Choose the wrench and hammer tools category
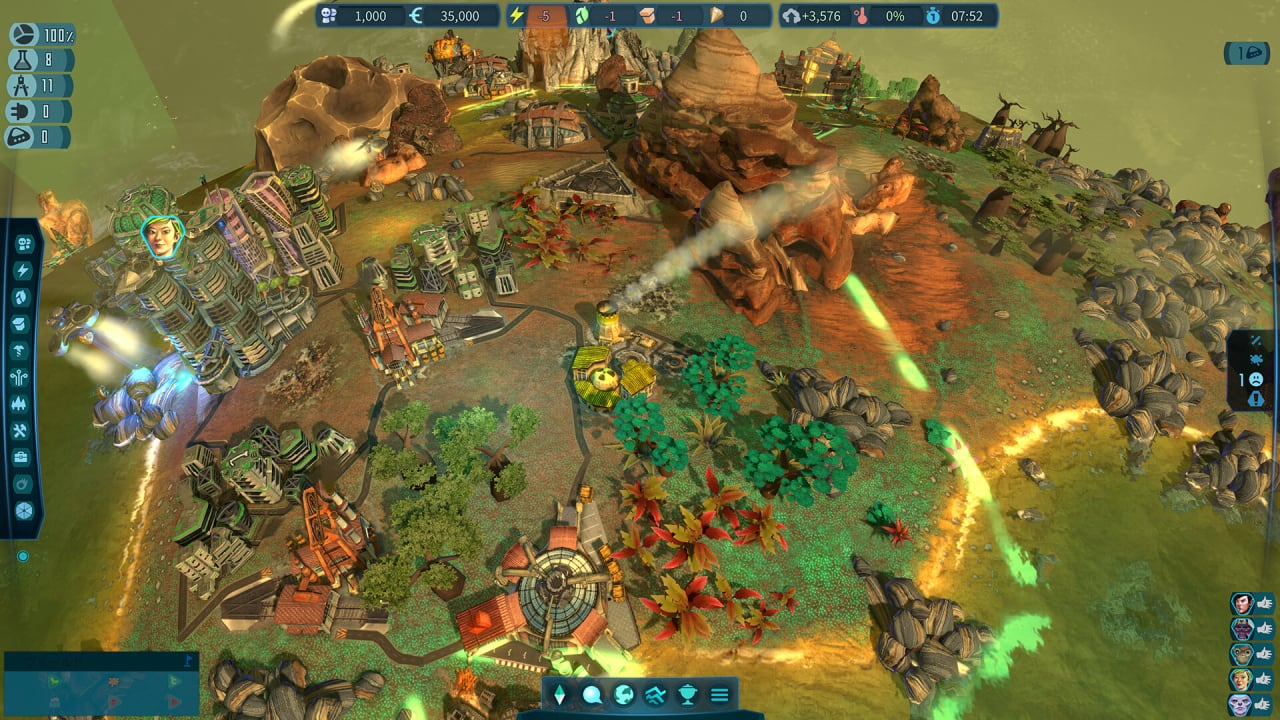The image size is (1280, 720). pos(23,431)
